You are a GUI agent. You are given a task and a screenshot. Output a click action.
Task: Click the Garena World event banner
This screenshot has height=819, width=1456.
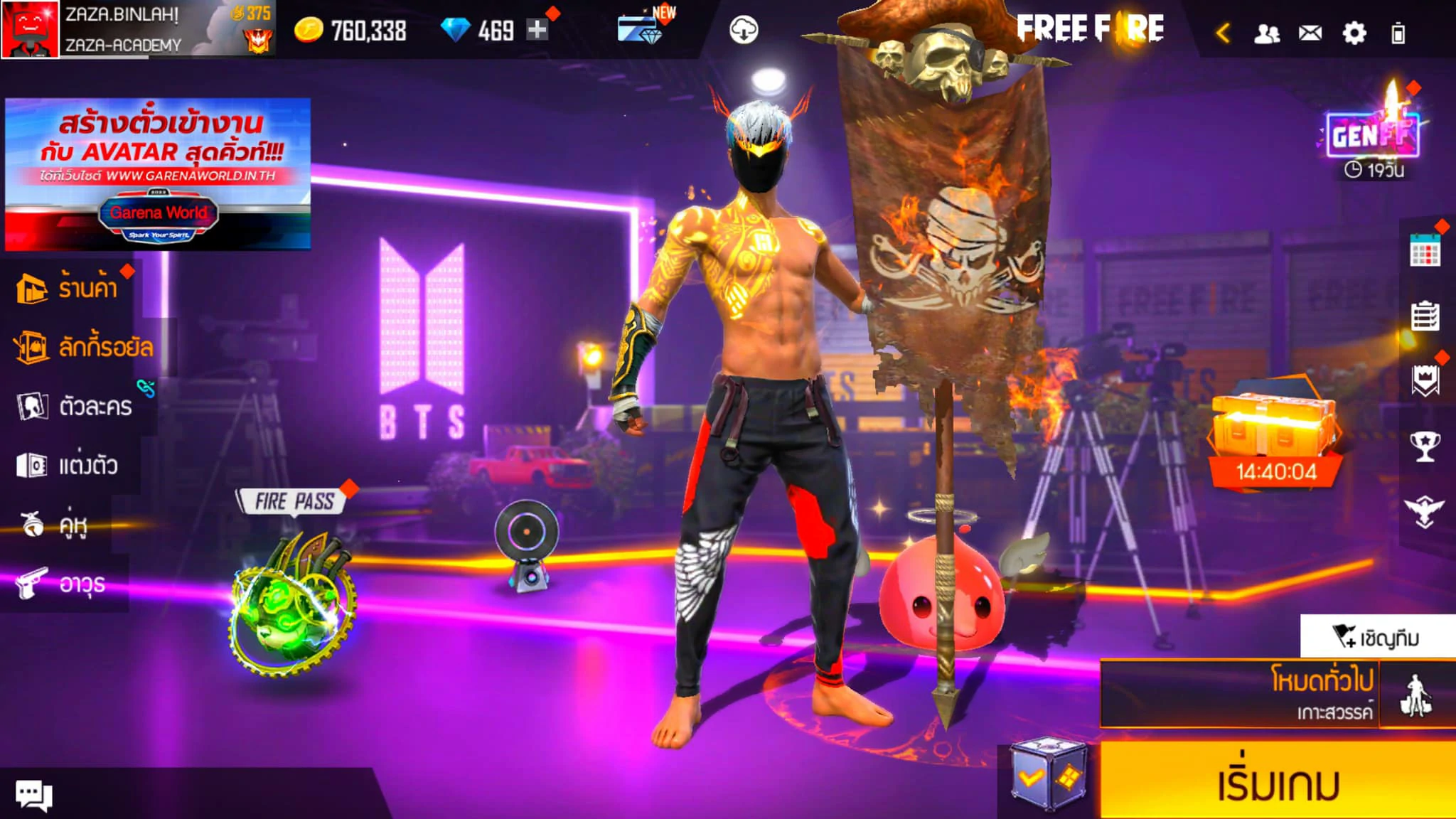tap(158, 174)
